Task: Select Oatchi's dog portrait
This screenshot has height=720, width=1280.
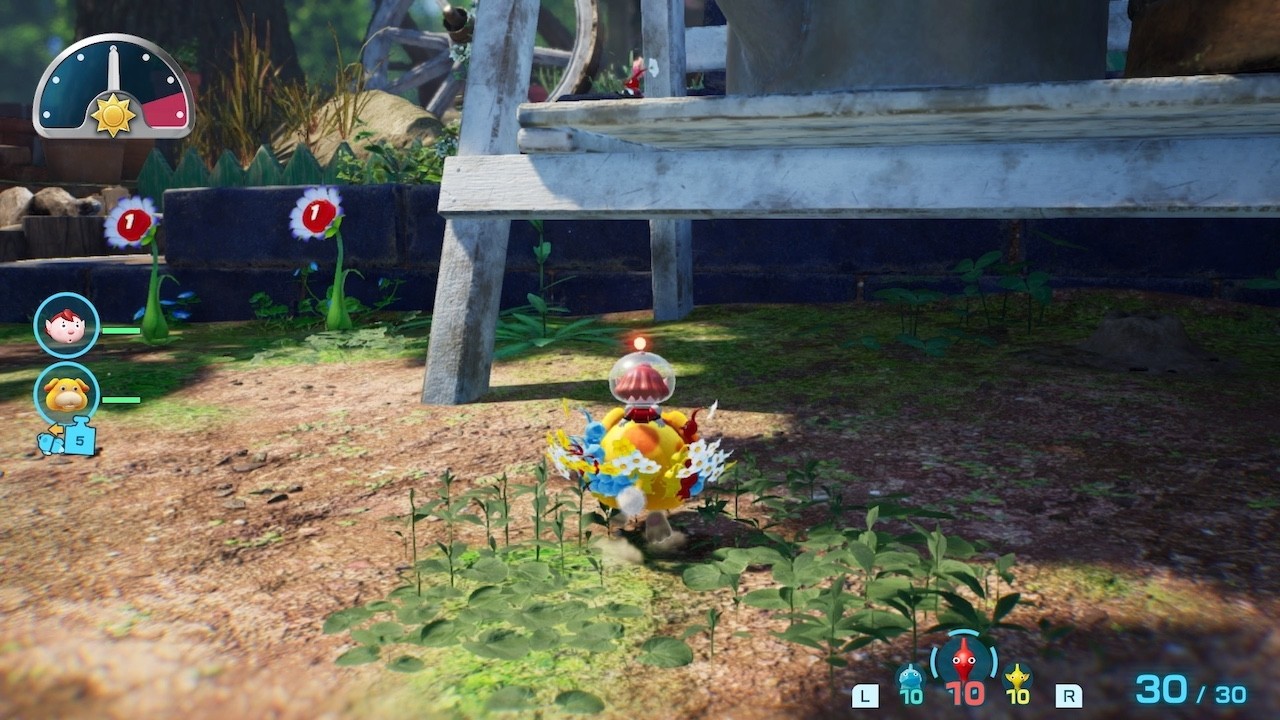Action: [x=67, y=394]
